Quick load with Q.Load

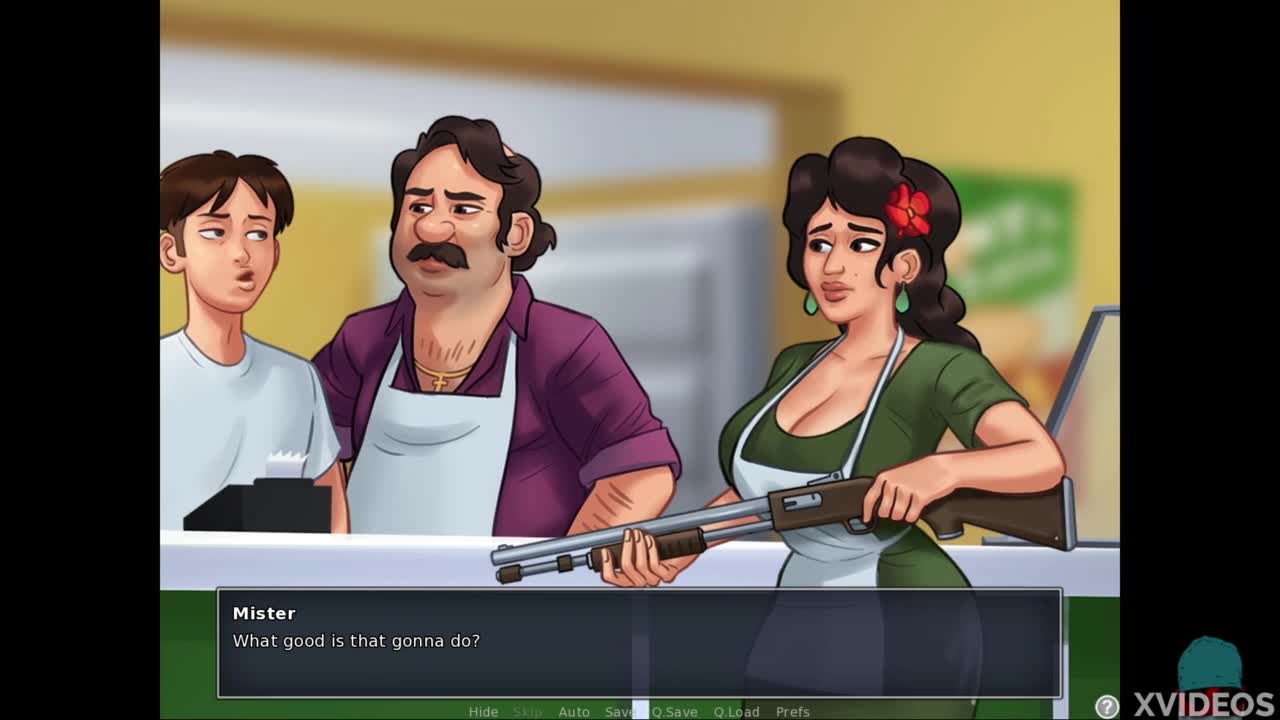pos(736,711)
